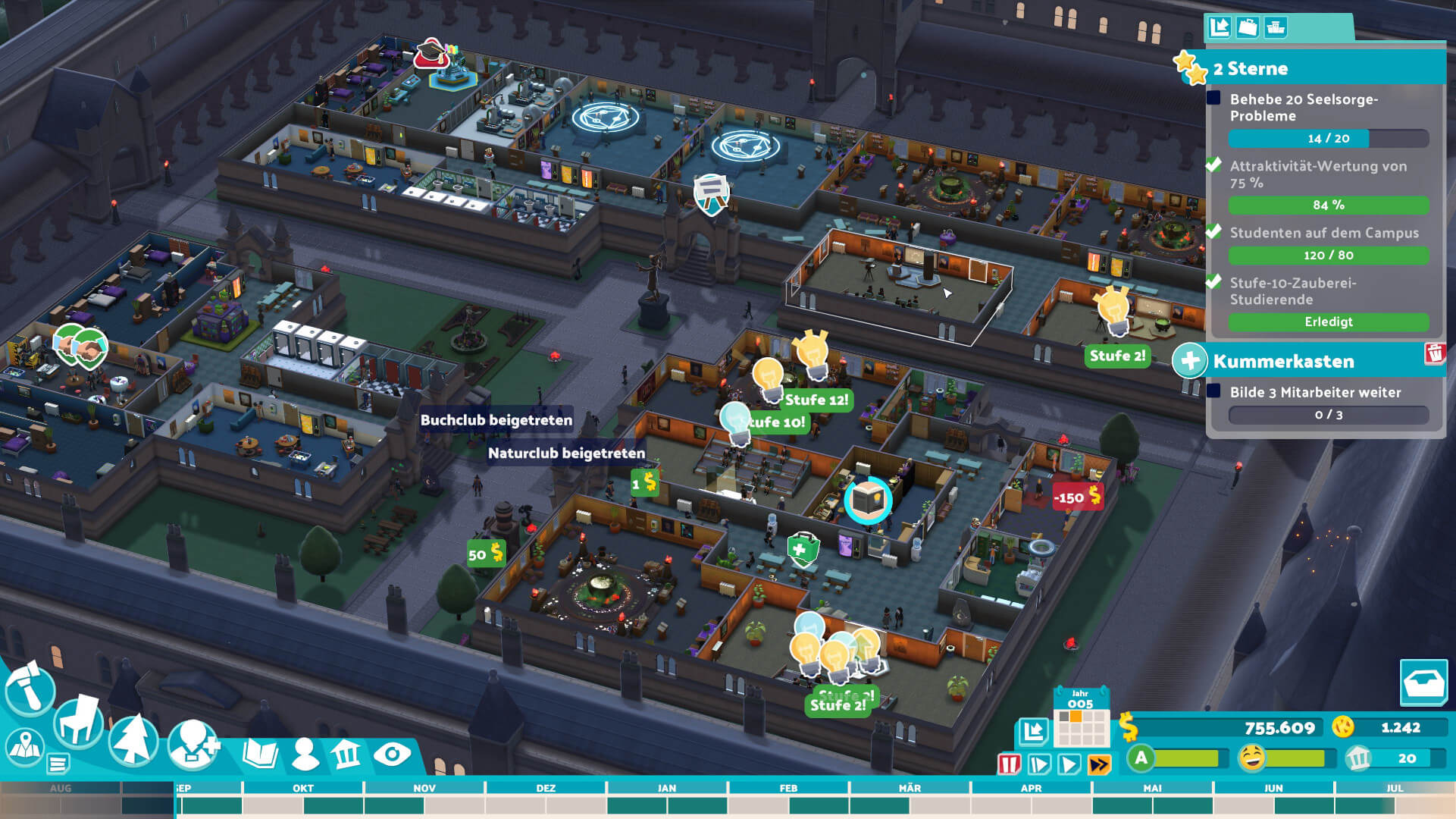
Task: Collapse the objectives panel with arrow button
Action: (x=1220, y=27)
